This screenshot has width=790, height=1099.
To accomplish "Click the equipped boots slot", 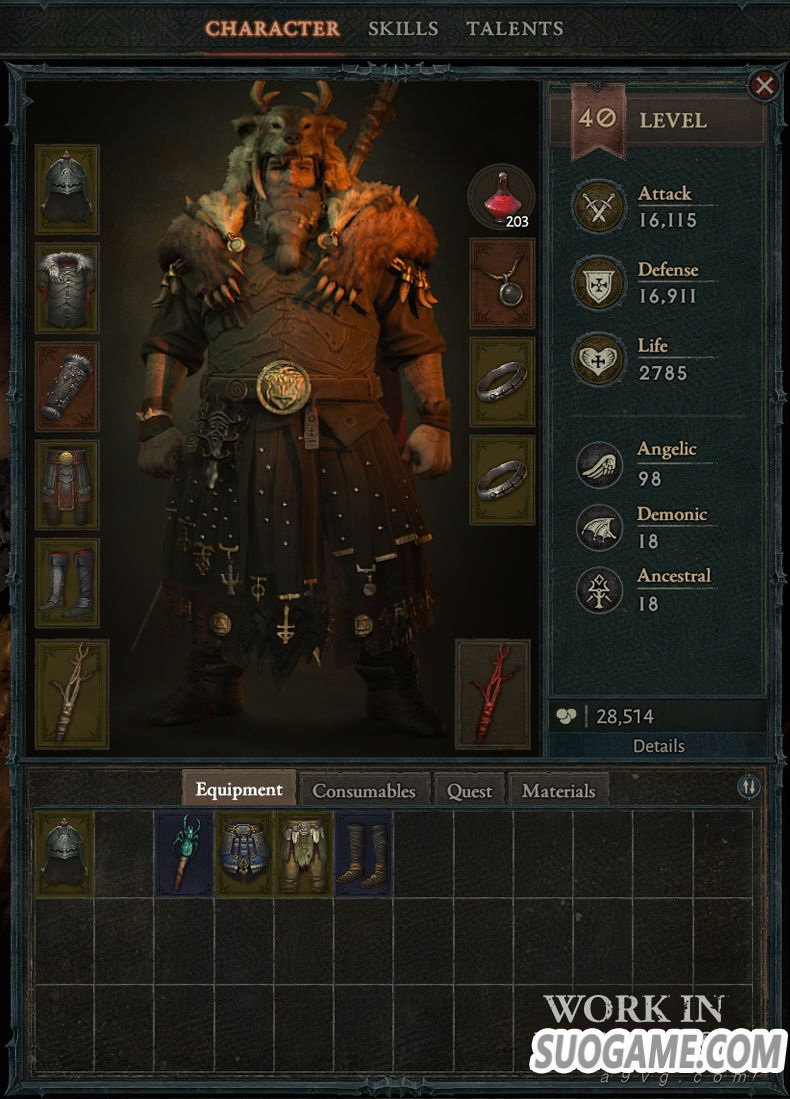I will pyautogui.click(x=67, y=583).
